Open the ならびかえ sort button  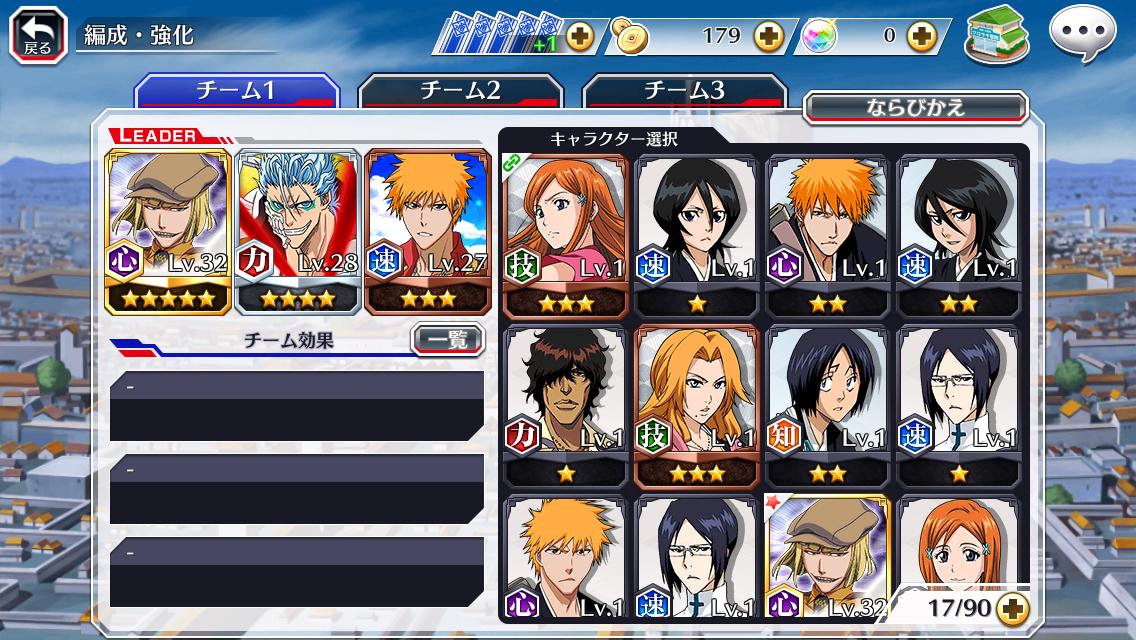915,107
